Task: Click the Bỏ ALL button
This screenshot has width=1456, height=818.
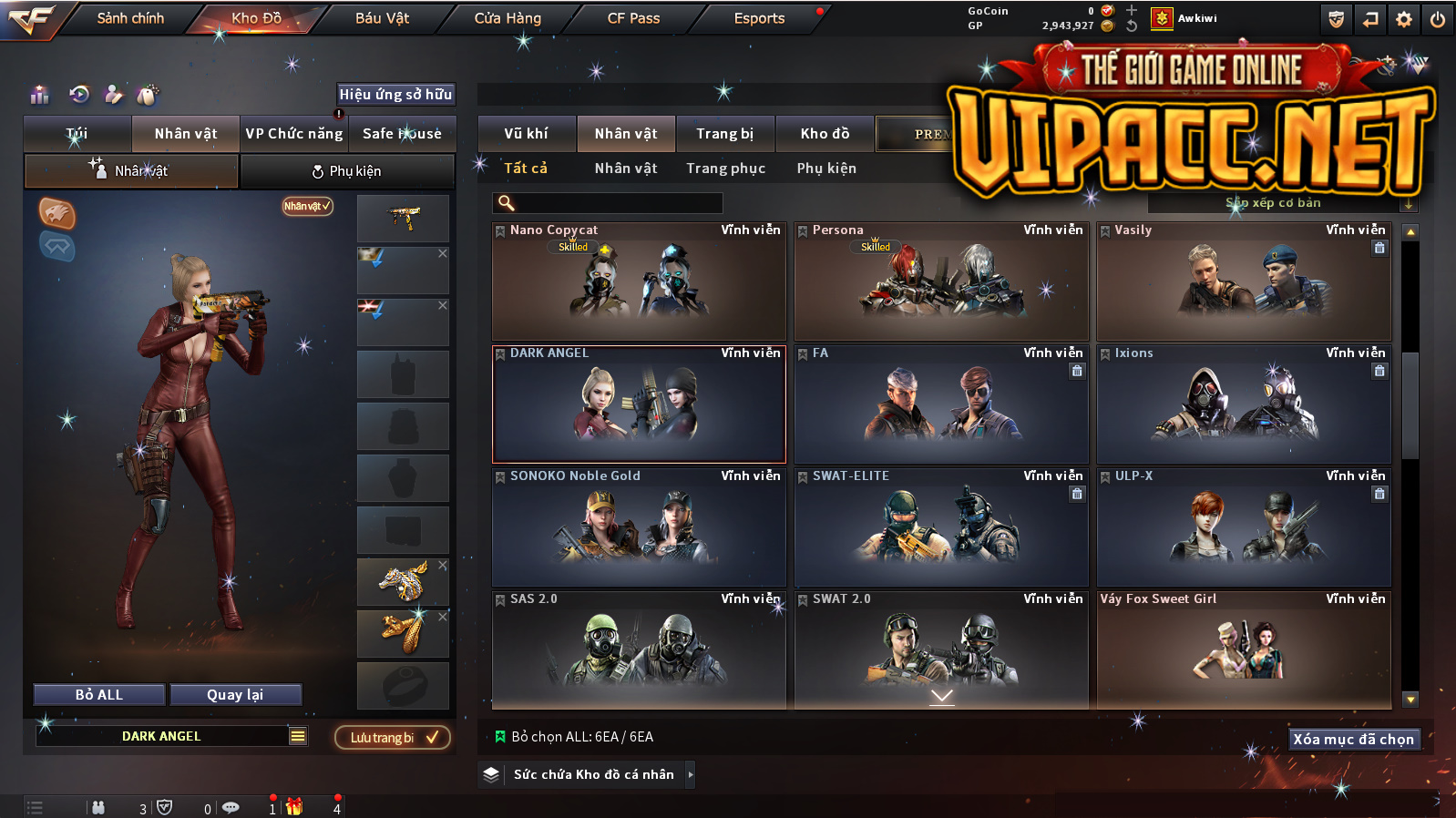Action: pyautogui.click(x=99, y=695)
